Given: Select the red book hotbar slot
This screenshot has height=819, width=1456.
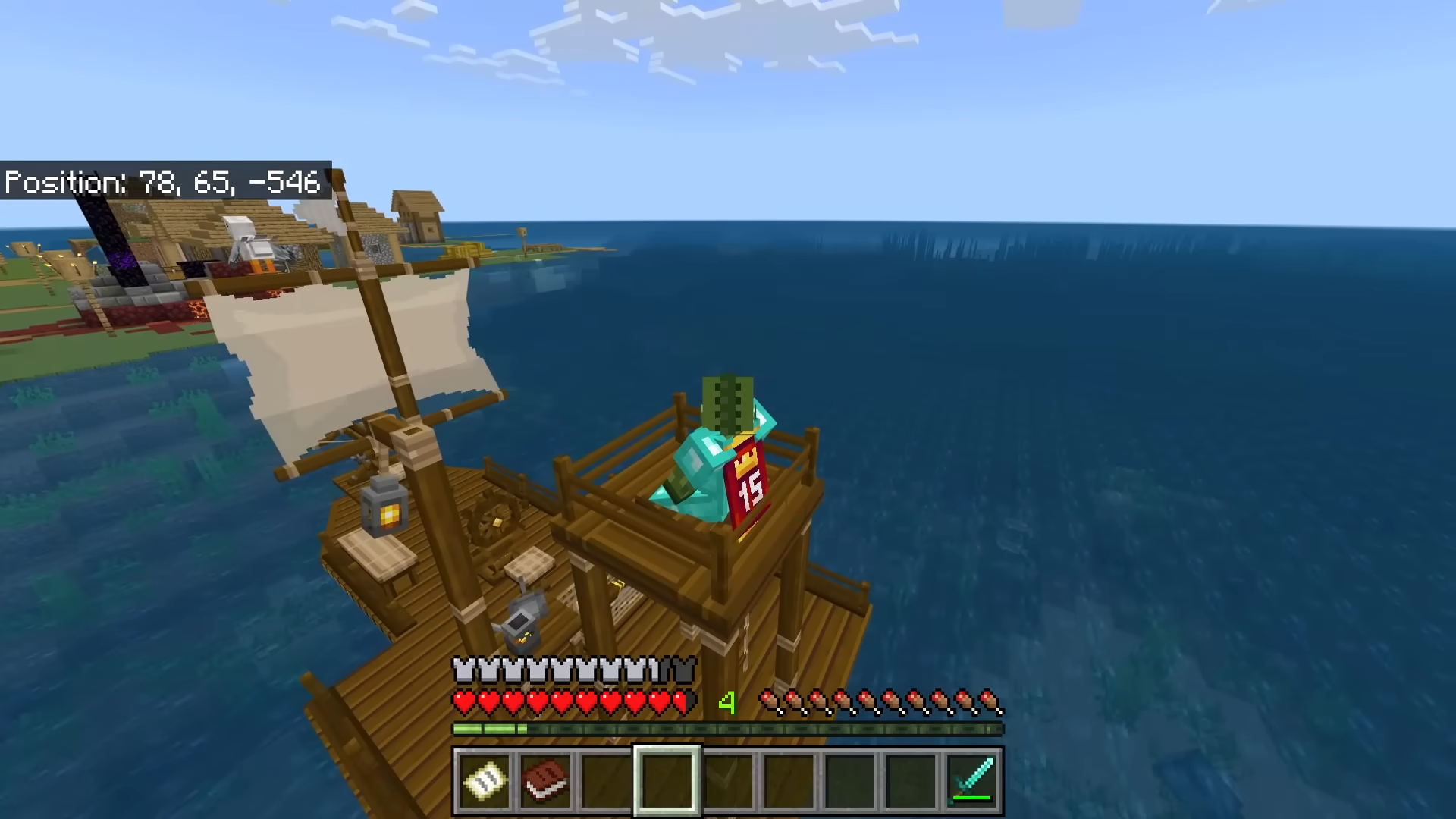Looking at the screenshot, I should [545, 780].
